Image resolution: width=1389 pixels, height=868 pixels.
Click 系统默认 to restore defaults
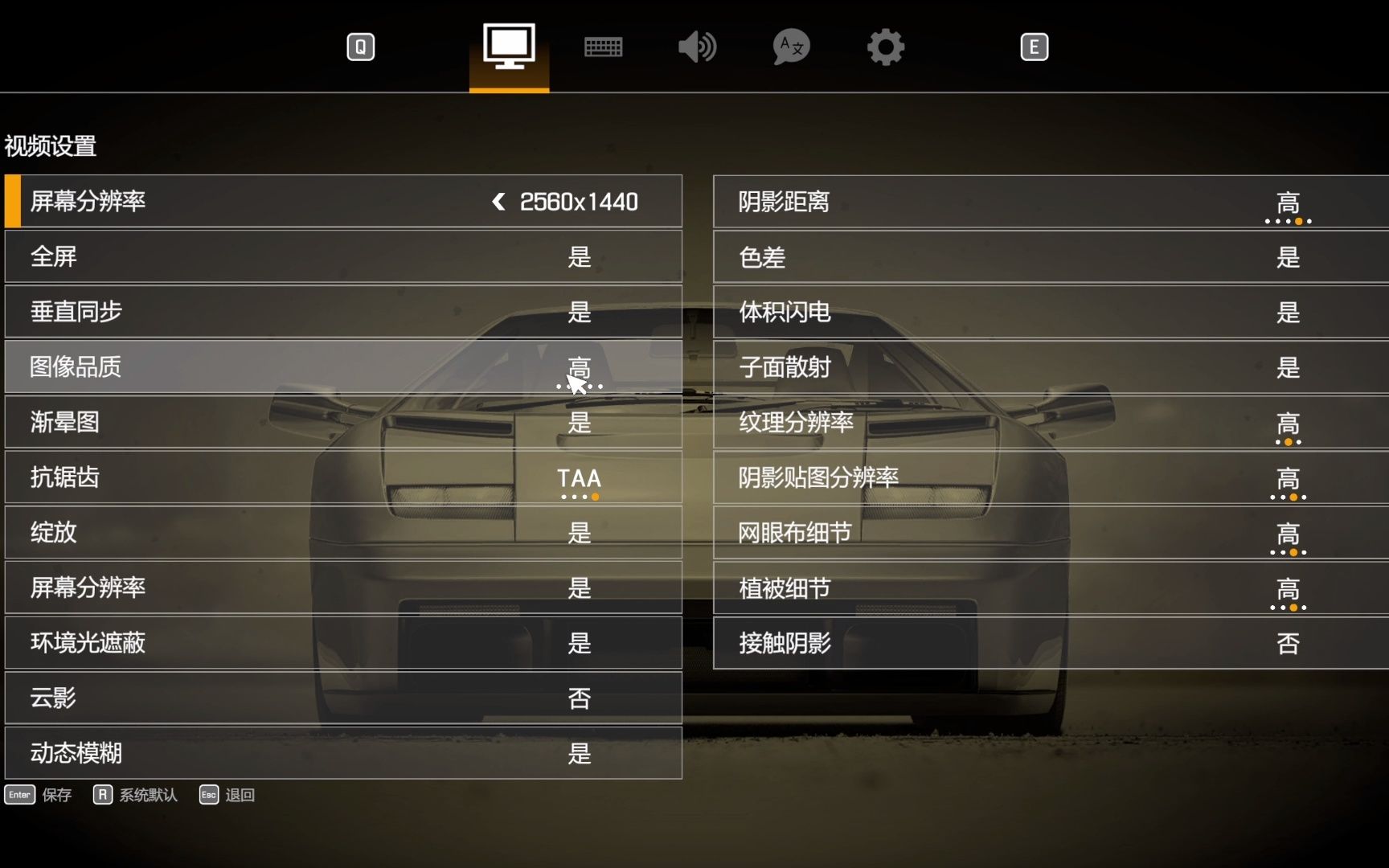(147, 795)
